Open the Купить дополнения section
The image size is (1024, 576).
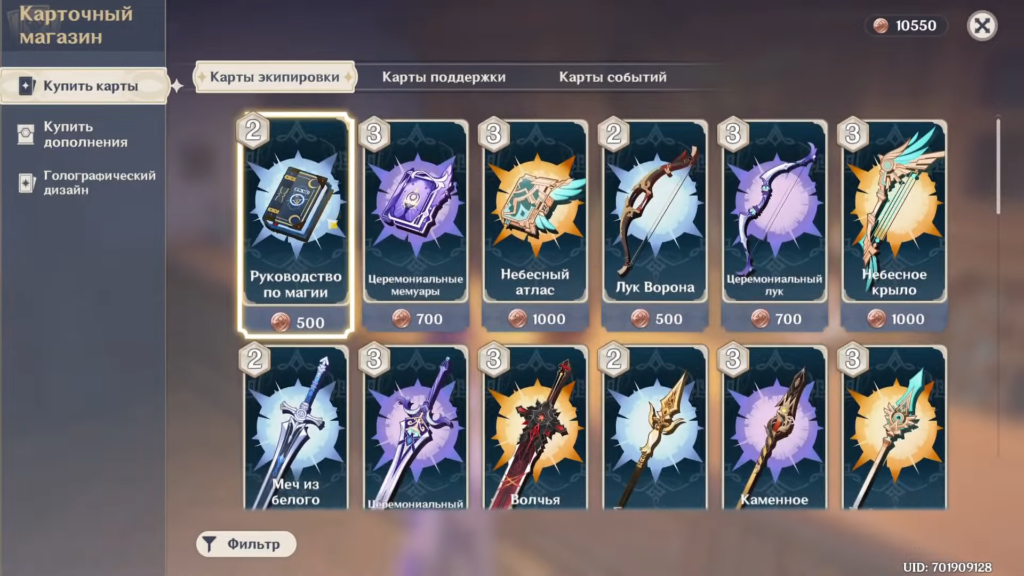coord(84,134)
